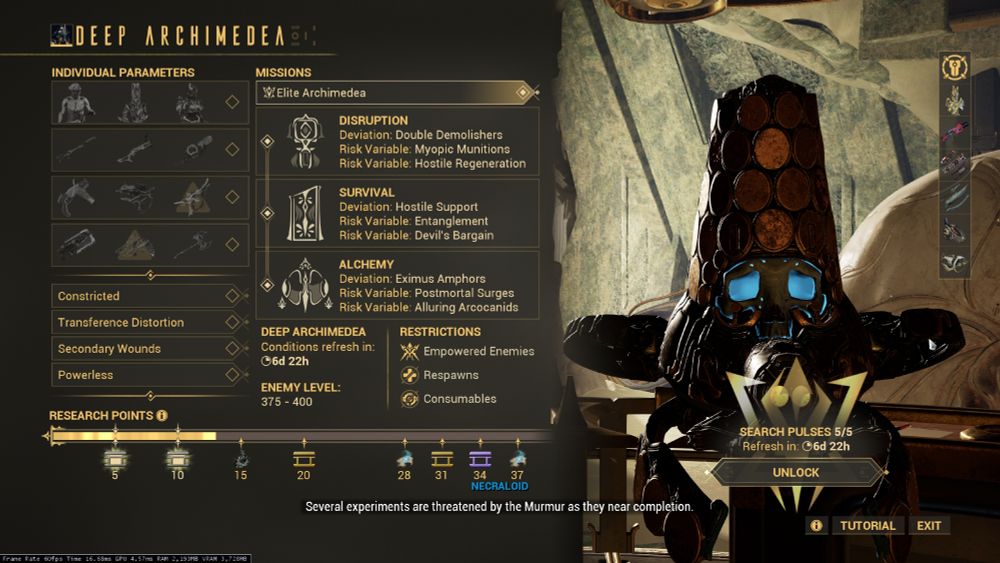Select the 20 point research reward

coord(303,459)
